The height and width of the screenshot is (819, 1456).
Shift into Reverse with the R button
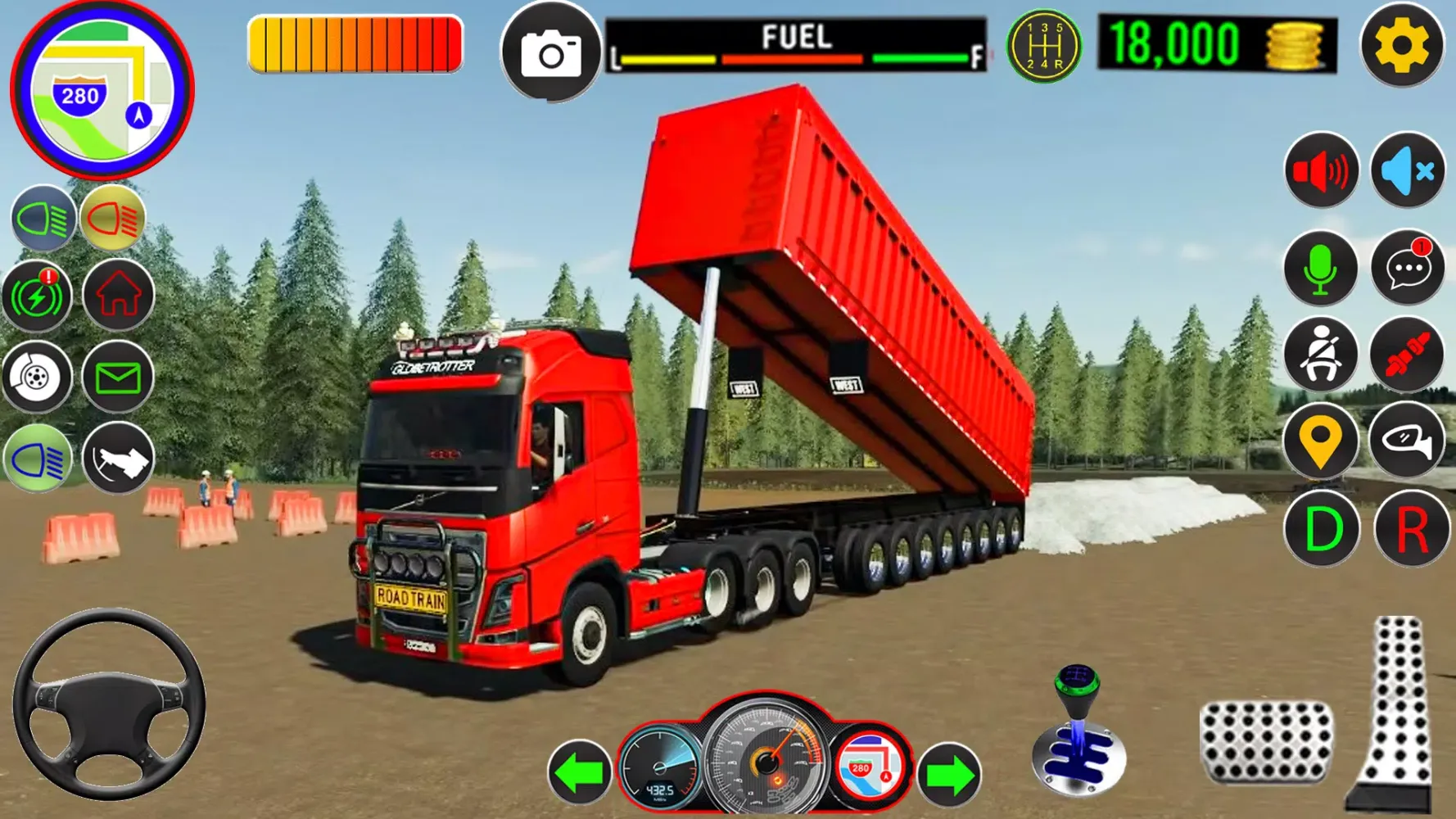point(1411,529)
